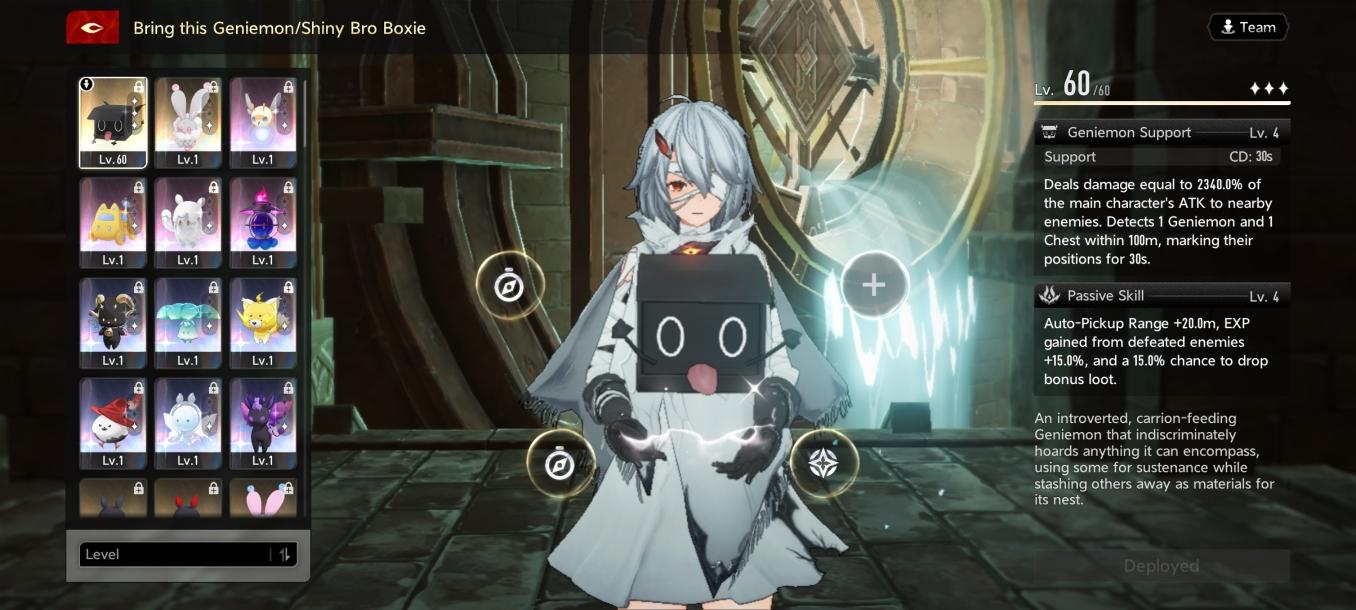Select the yellow cat-shaped Geniemon
The width and height of the screenshot is (1356, 610).
click(113, 222)
